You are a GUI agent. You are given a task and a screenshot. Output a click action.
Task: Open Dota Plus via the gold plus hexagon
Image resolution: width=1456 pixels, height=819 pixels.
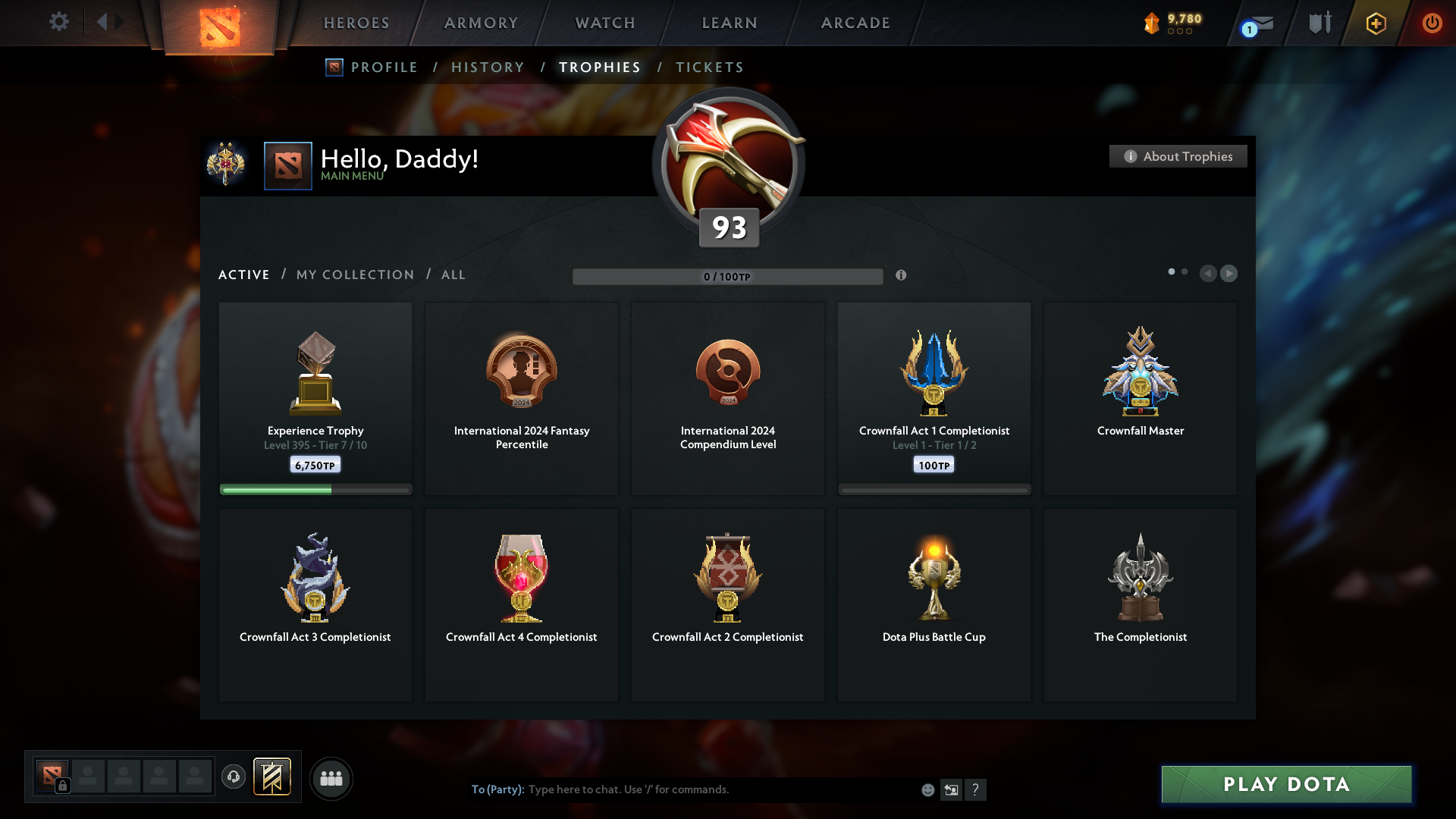click(1374, 23)
